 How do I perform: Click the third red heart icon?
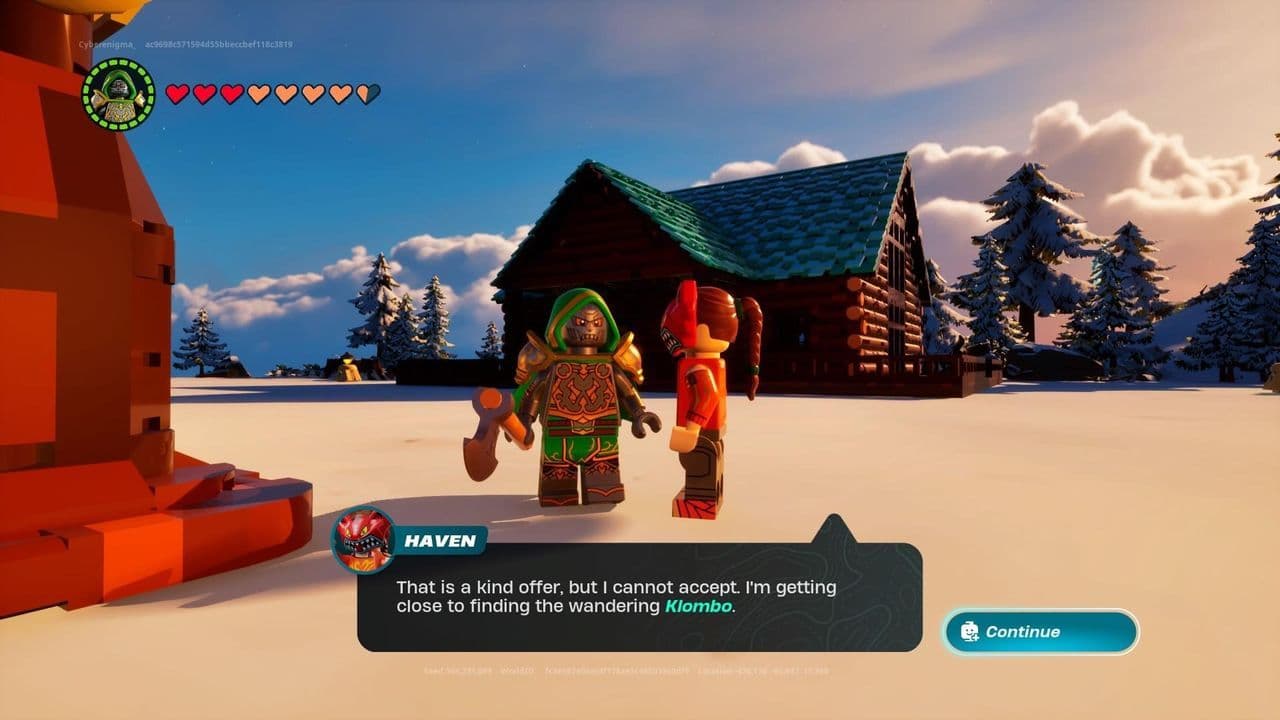tap(230, 95)
